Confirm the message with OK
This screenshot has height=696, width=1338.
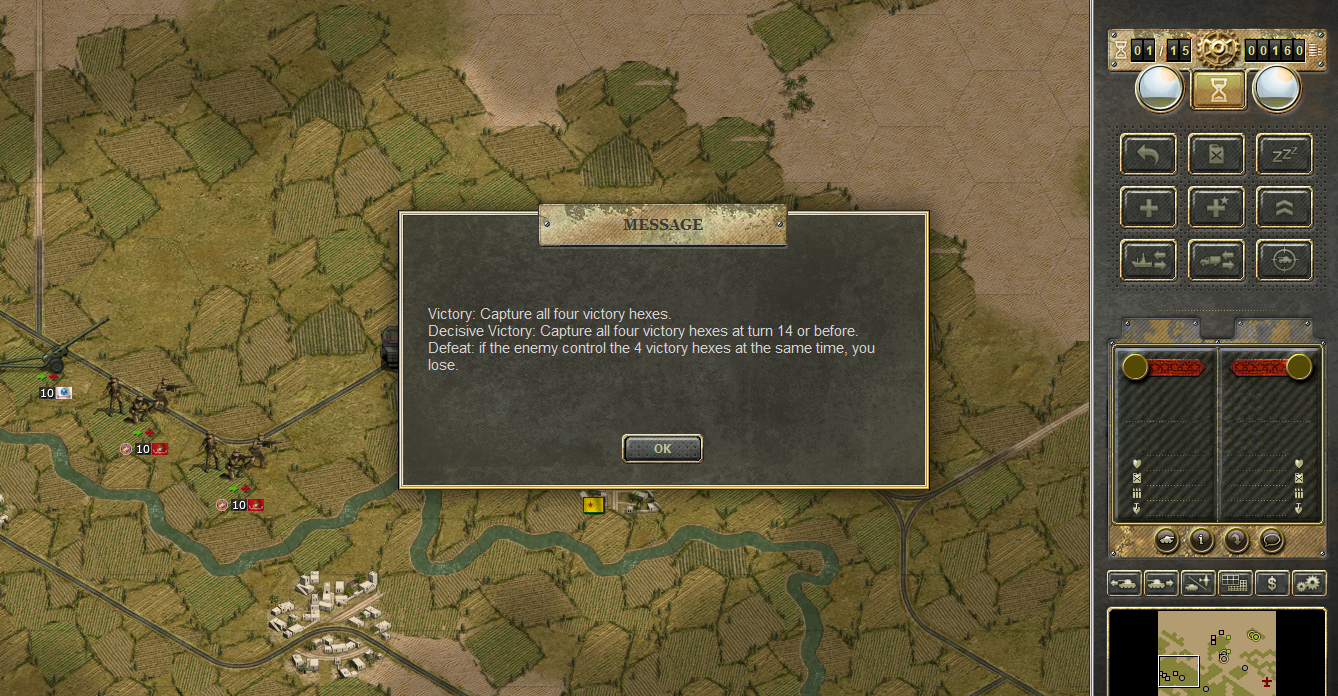(x=662, y=449)
